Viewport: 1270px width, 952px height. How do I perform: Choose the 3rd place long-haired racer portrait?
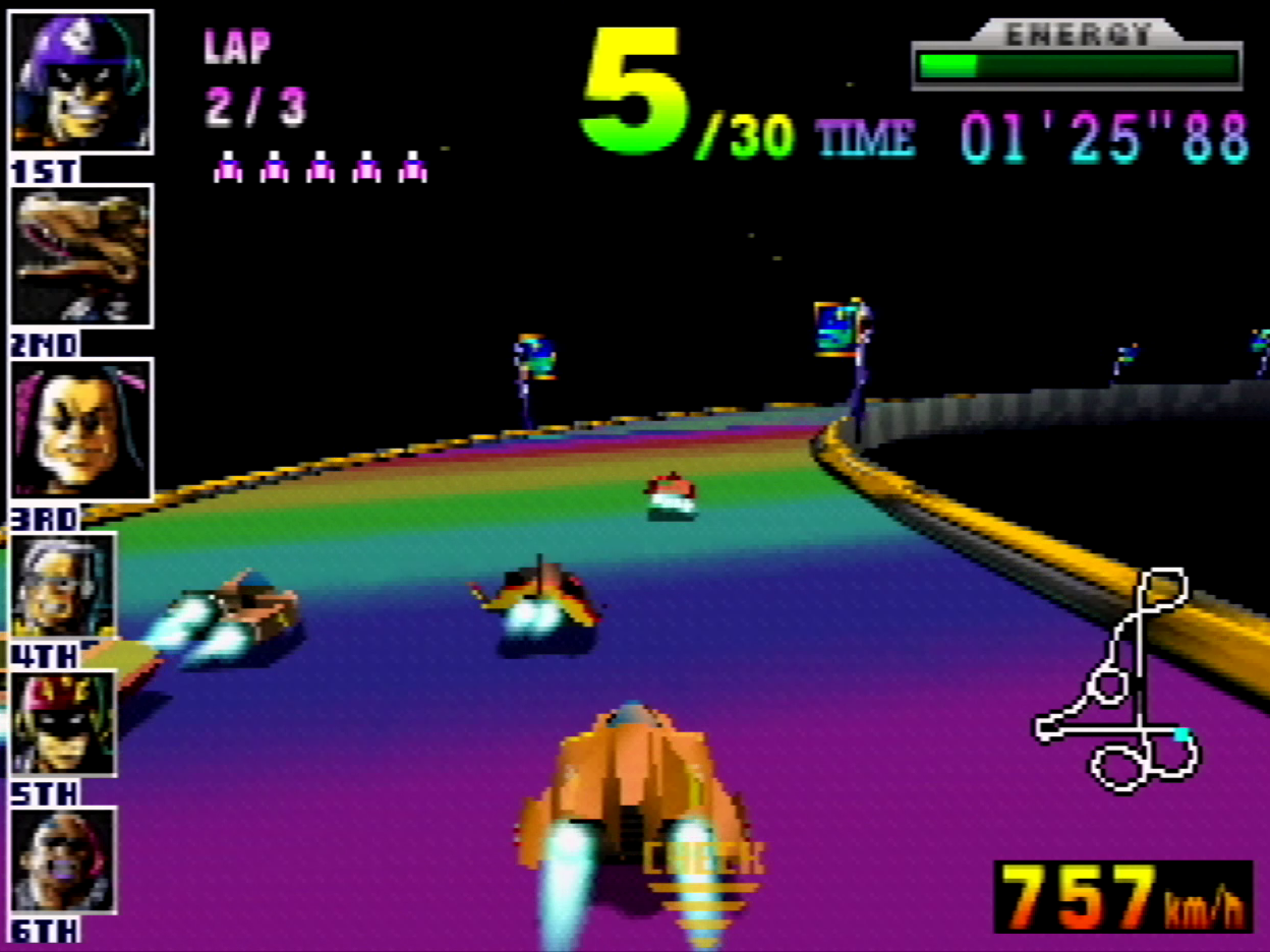(x=81, y=429)
